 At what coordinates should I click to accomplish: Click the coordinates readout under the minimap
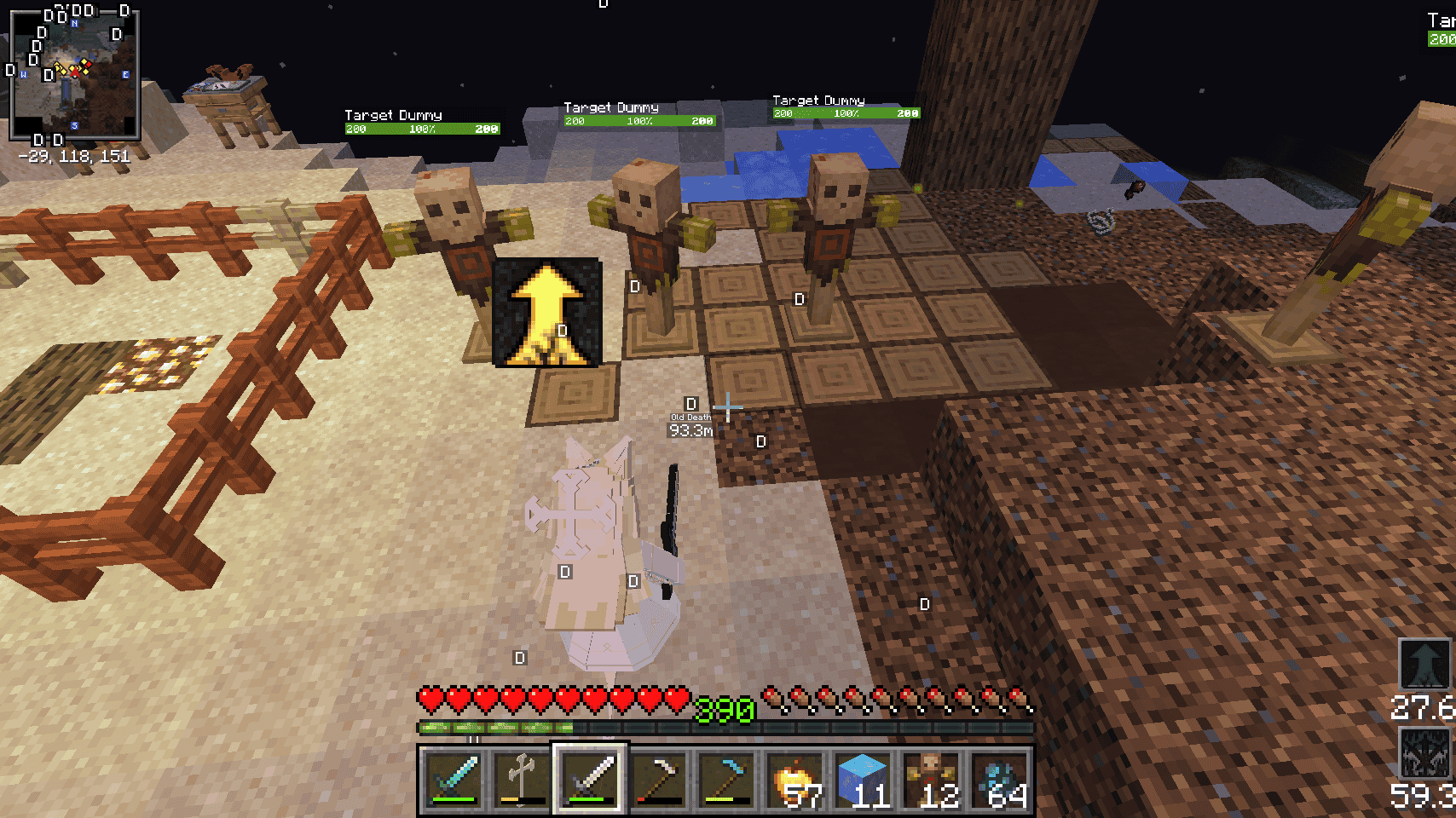coord(74,155)
